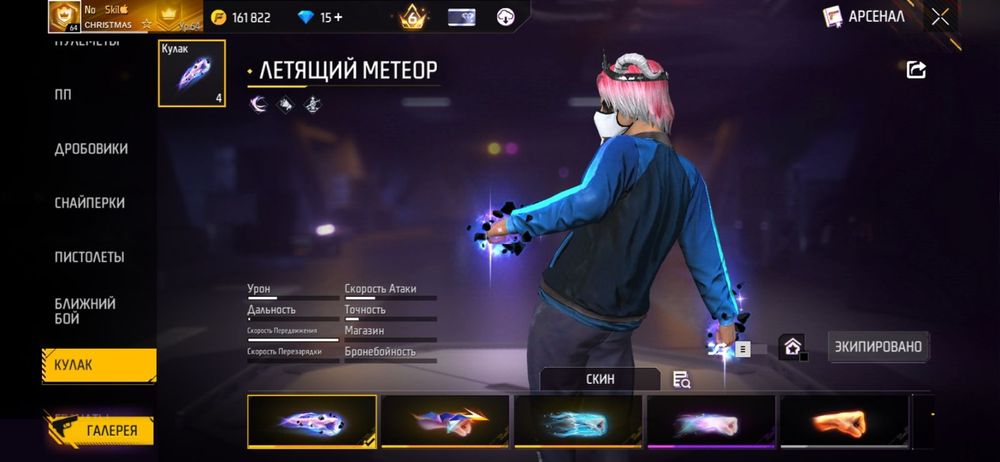Viewport: 1000px width, 462px height.
Task: Click the house with star icon
Action: pos(792,347)
